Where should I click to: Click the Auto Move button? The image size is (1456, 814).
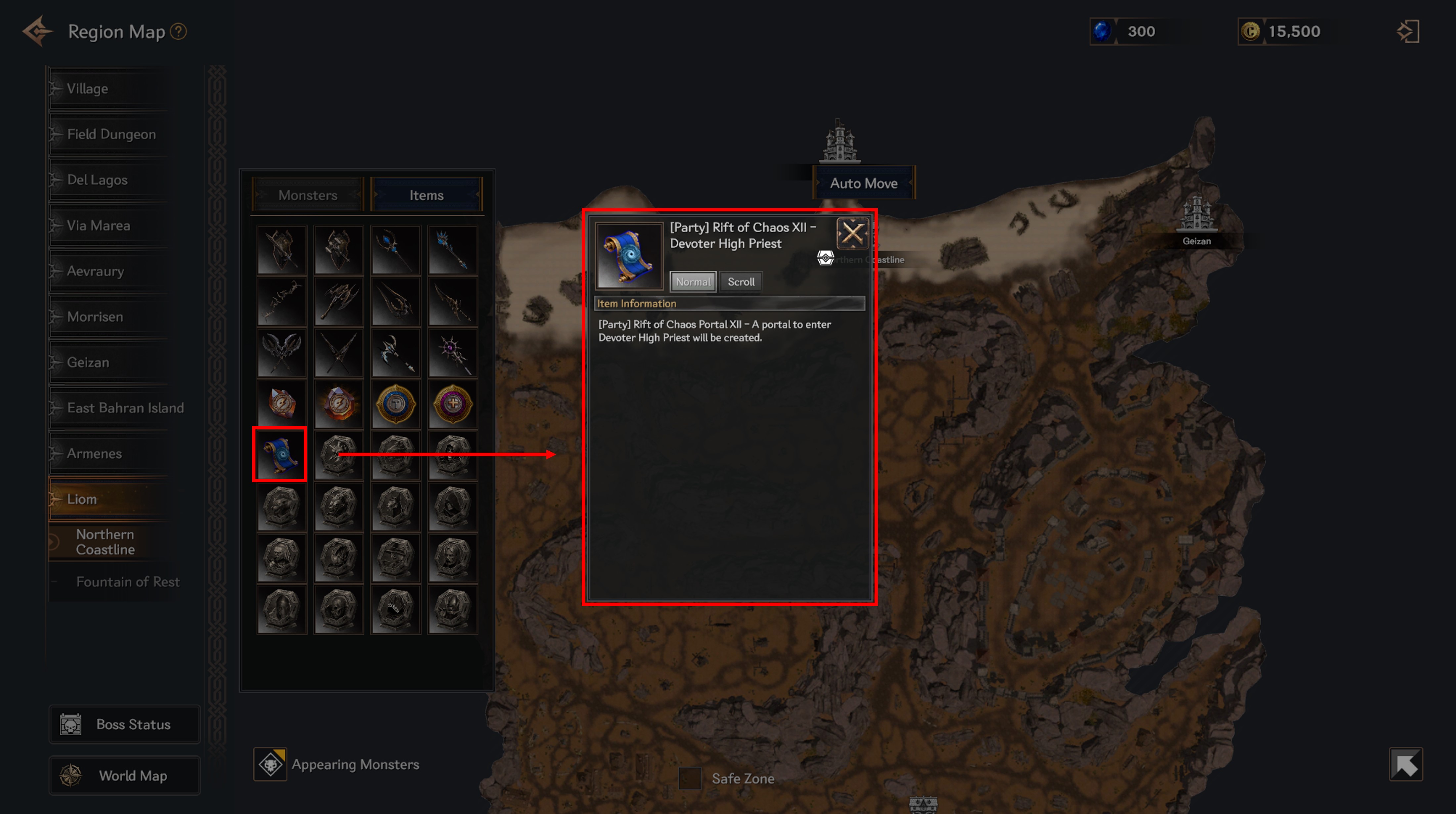tap(863, 183)
